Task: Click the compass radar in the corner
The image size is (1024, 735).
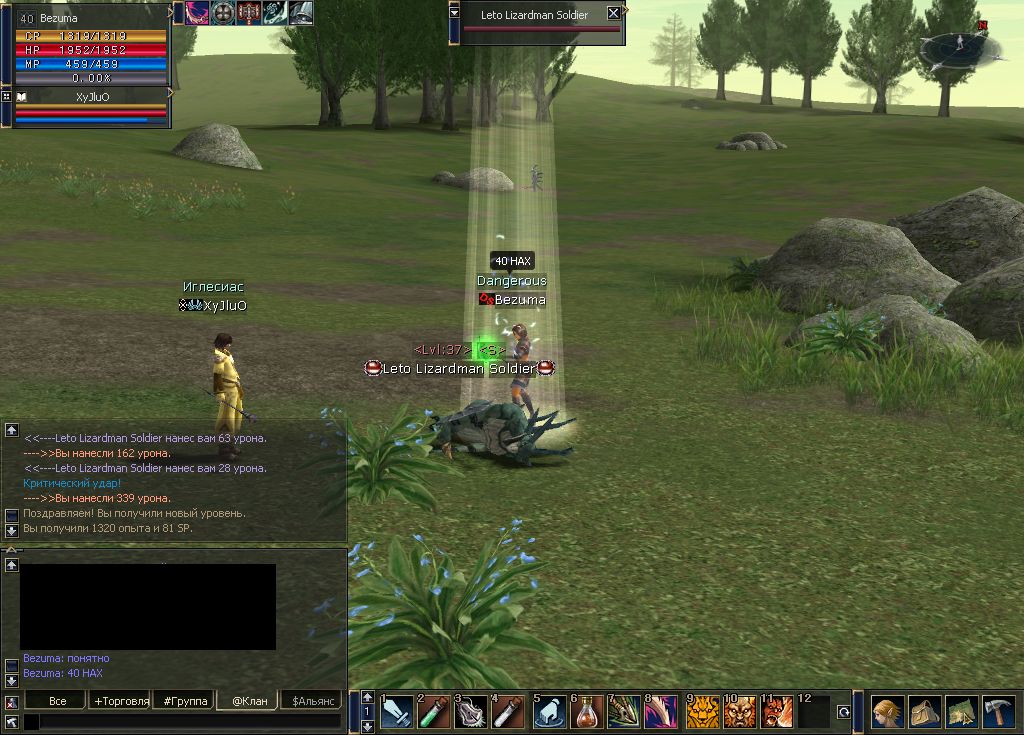Action: click(957, 44)
